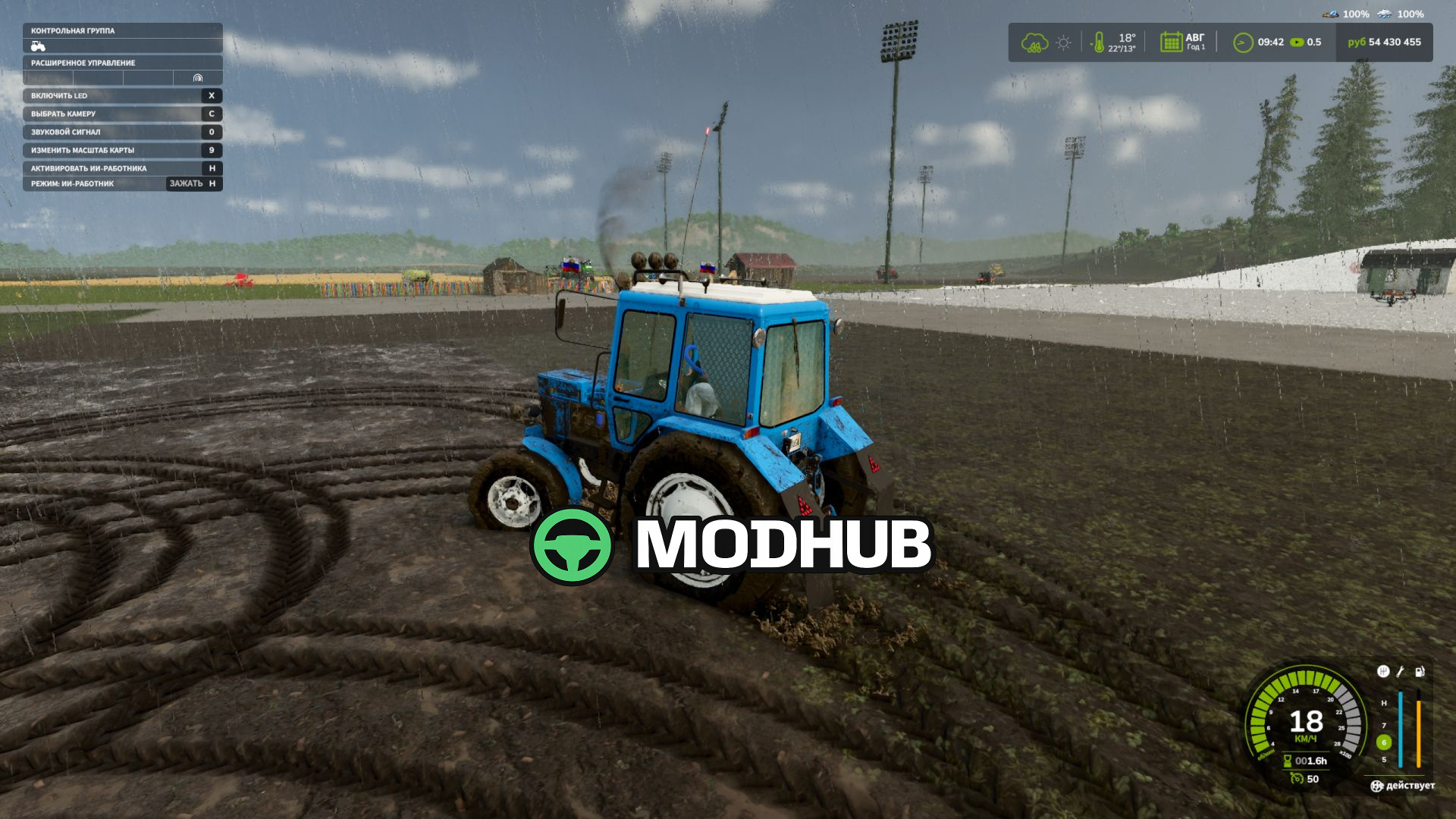Activate the green gear 6 indicator
This screenshot has height=819, width=1456.
(x=1383, y=741)
